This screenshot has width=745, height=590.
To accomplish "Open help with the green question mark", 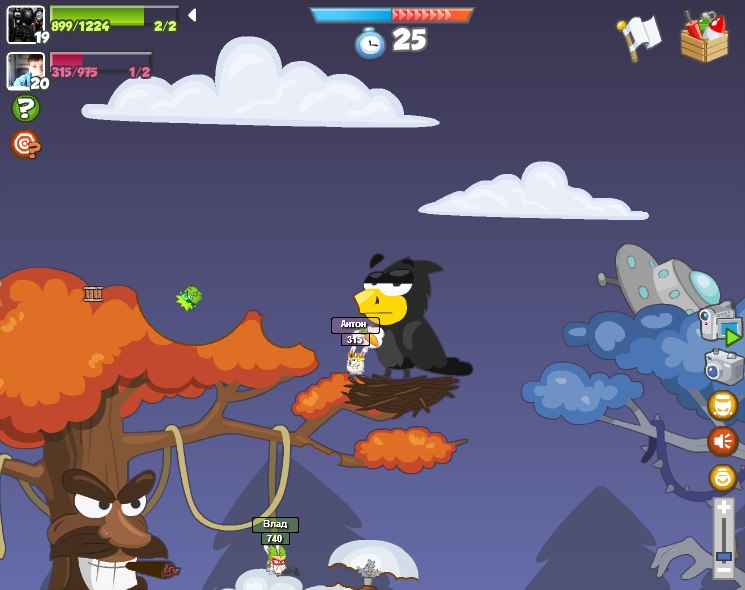I will coord(25,108).
